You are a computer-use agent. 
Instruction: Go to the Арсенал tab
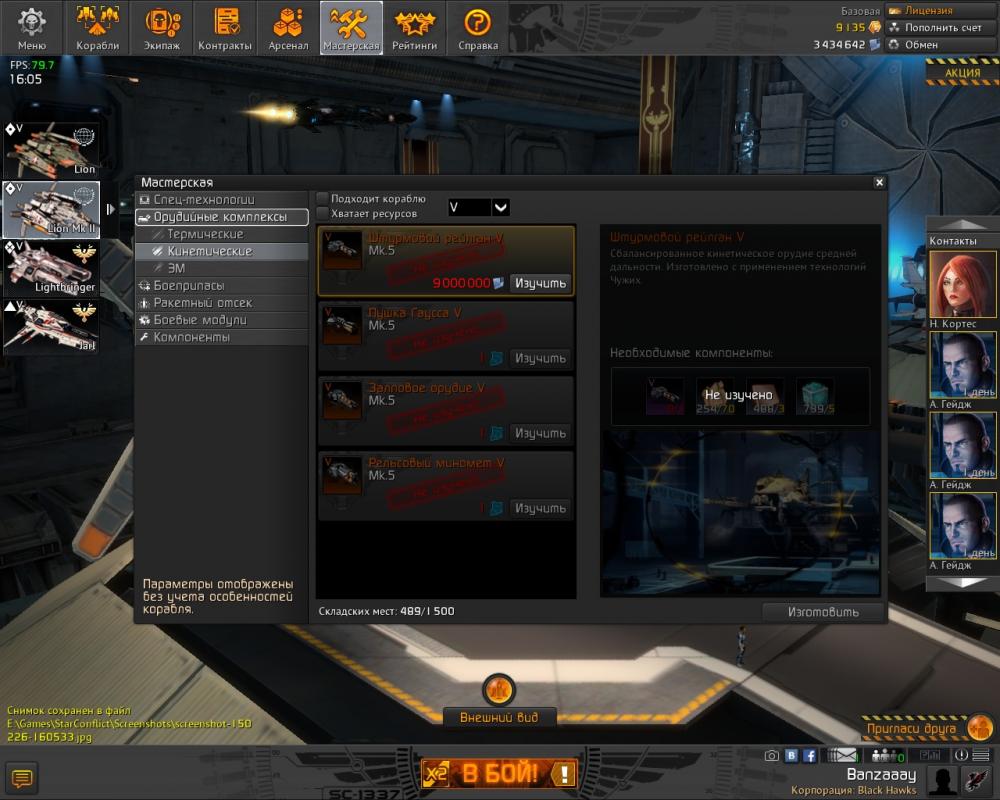tap(288, 28)
